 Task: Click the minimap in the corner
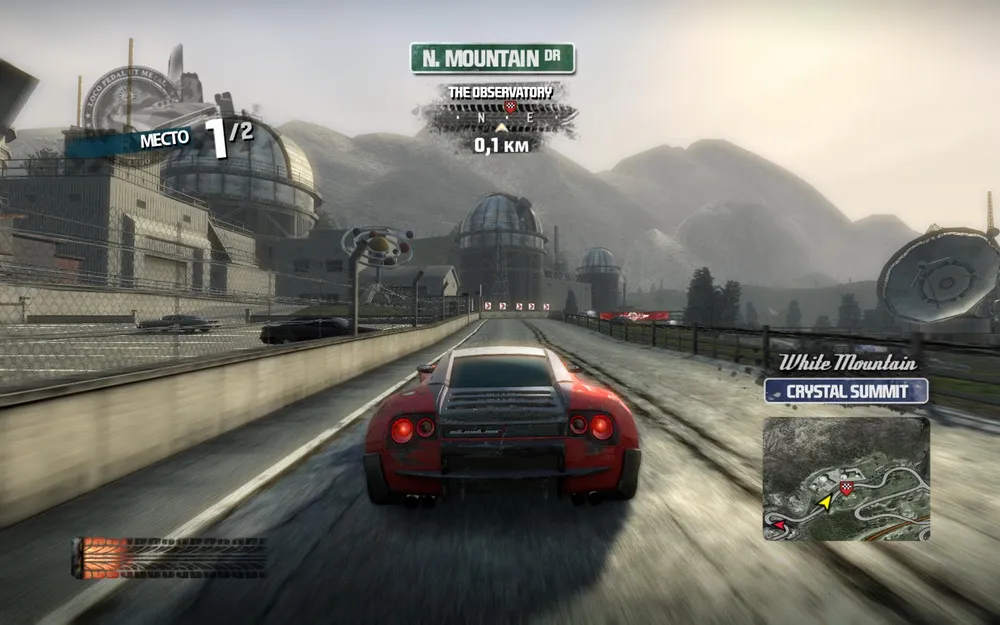[x=846, y=479]
